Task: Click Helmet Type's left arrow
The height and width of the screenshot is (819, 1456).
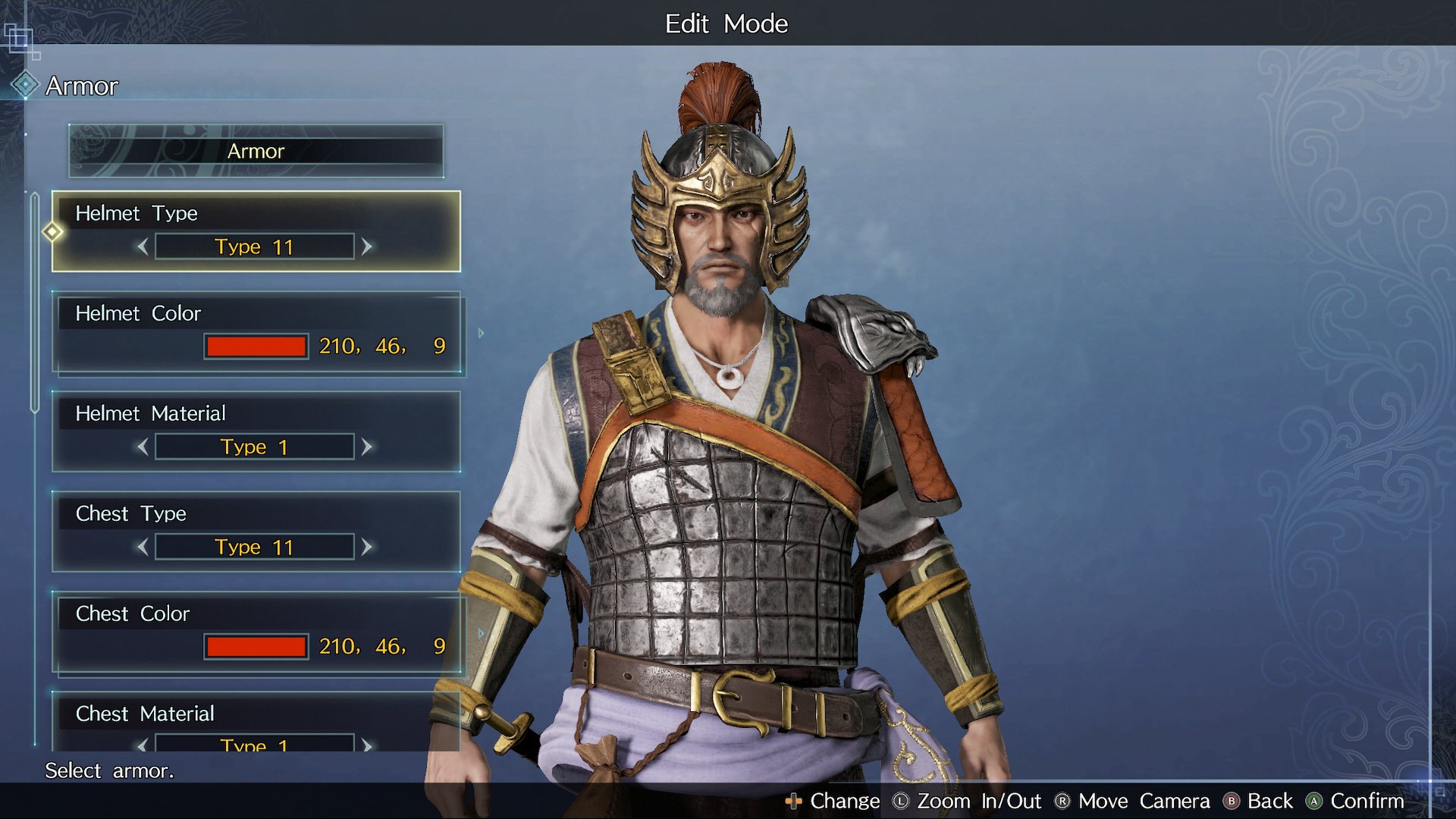Action: [143, 246]
